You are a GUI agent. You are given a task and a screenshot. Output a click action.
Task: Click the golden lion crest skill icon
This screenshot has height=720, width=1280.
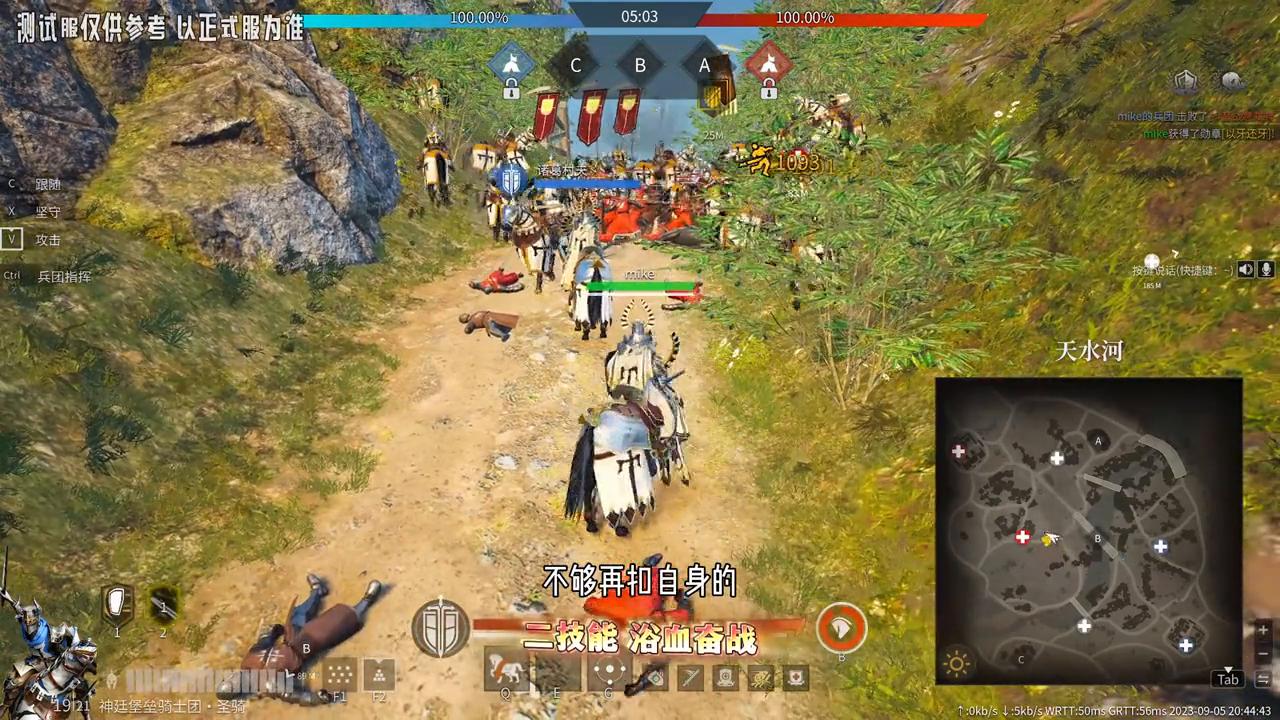tap(758, 677)
